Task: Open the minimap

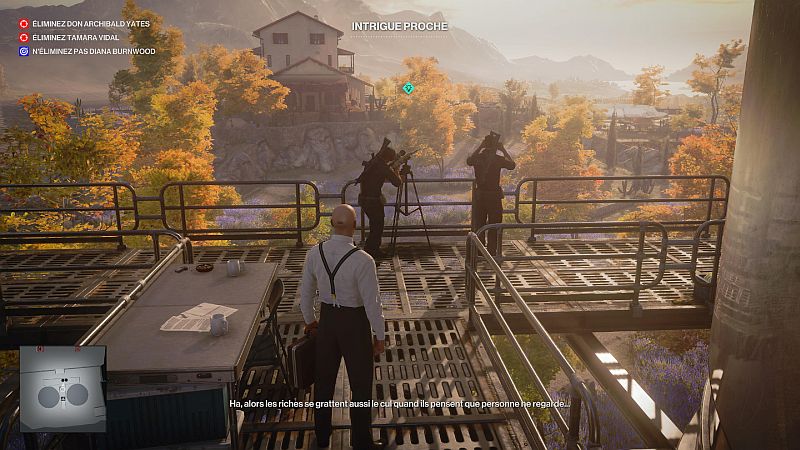Action: 62,389
